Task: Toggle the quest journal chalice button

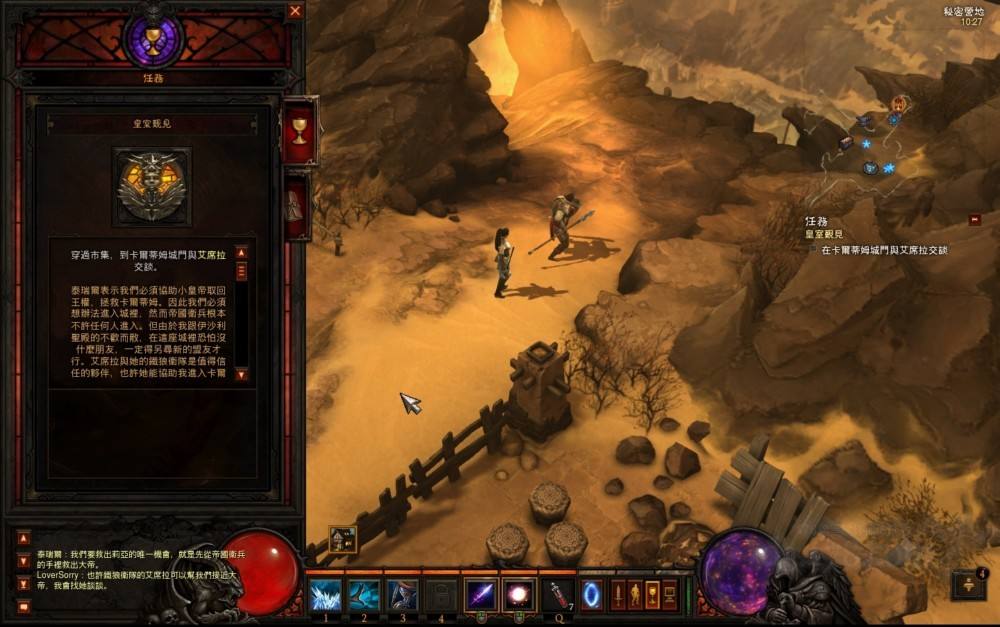Action: click(x=652, y=595)
